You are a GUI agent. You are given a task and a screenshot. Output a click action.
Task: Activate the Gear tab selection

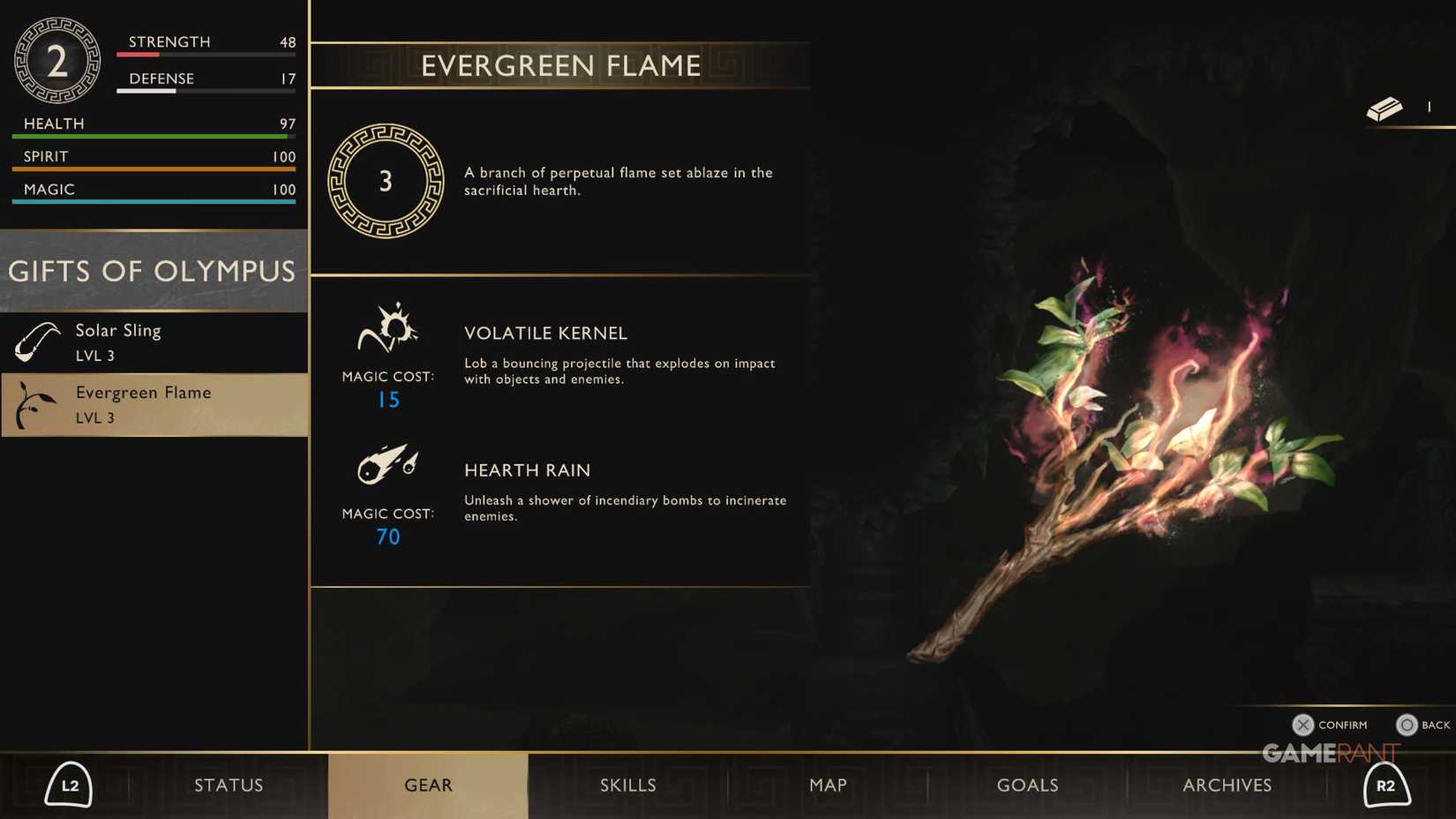pos(427,785)
